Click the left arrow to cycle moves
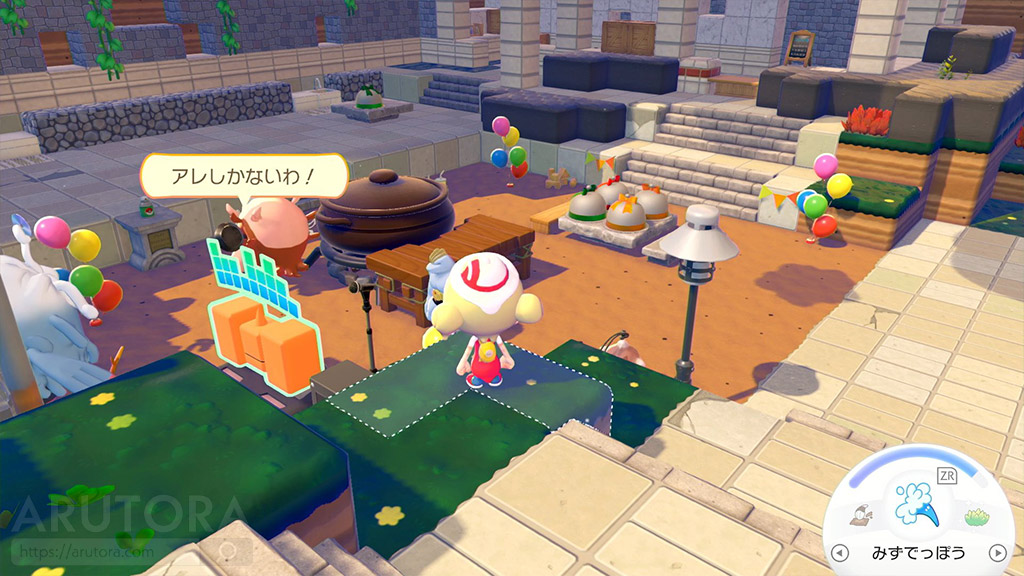 coord(840,552)
